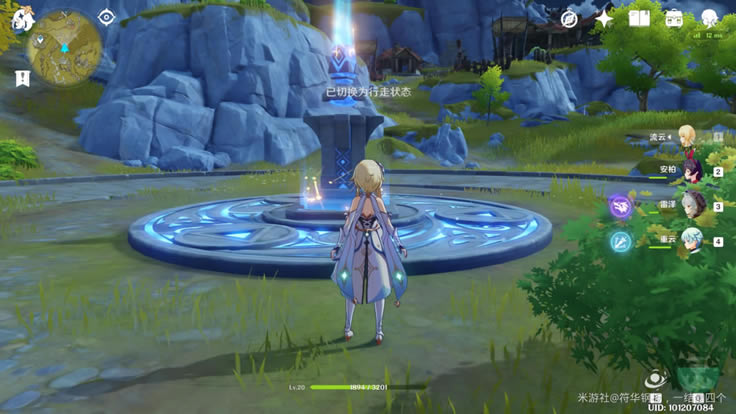Activate the elemental sight eye icon
This screenshot has height=414, width=736.
click(107, 17)
